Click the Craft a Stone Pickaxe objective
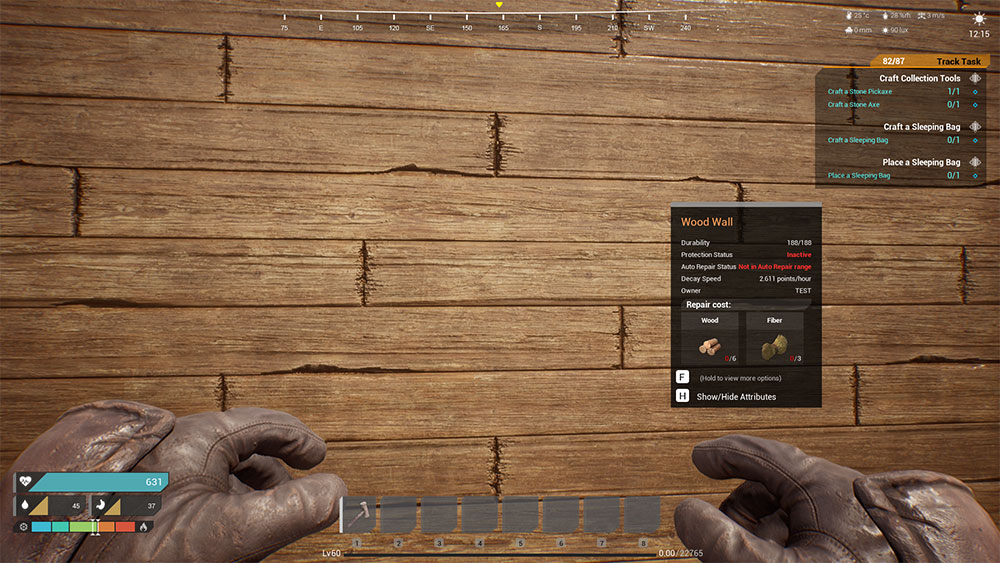 point(860,92)
